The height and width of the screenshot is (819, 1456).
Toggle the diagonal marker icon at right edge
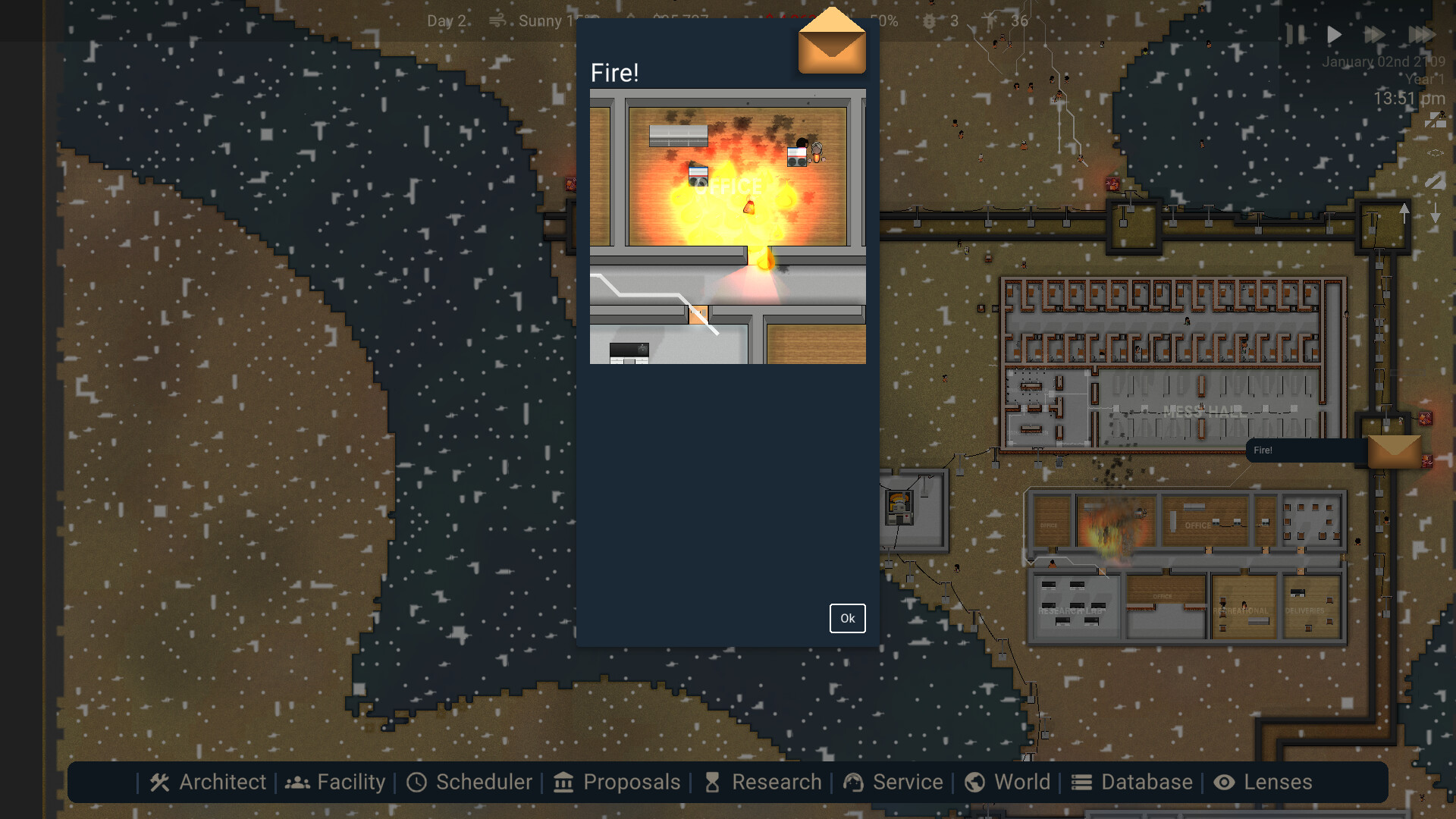(1435, 180)
